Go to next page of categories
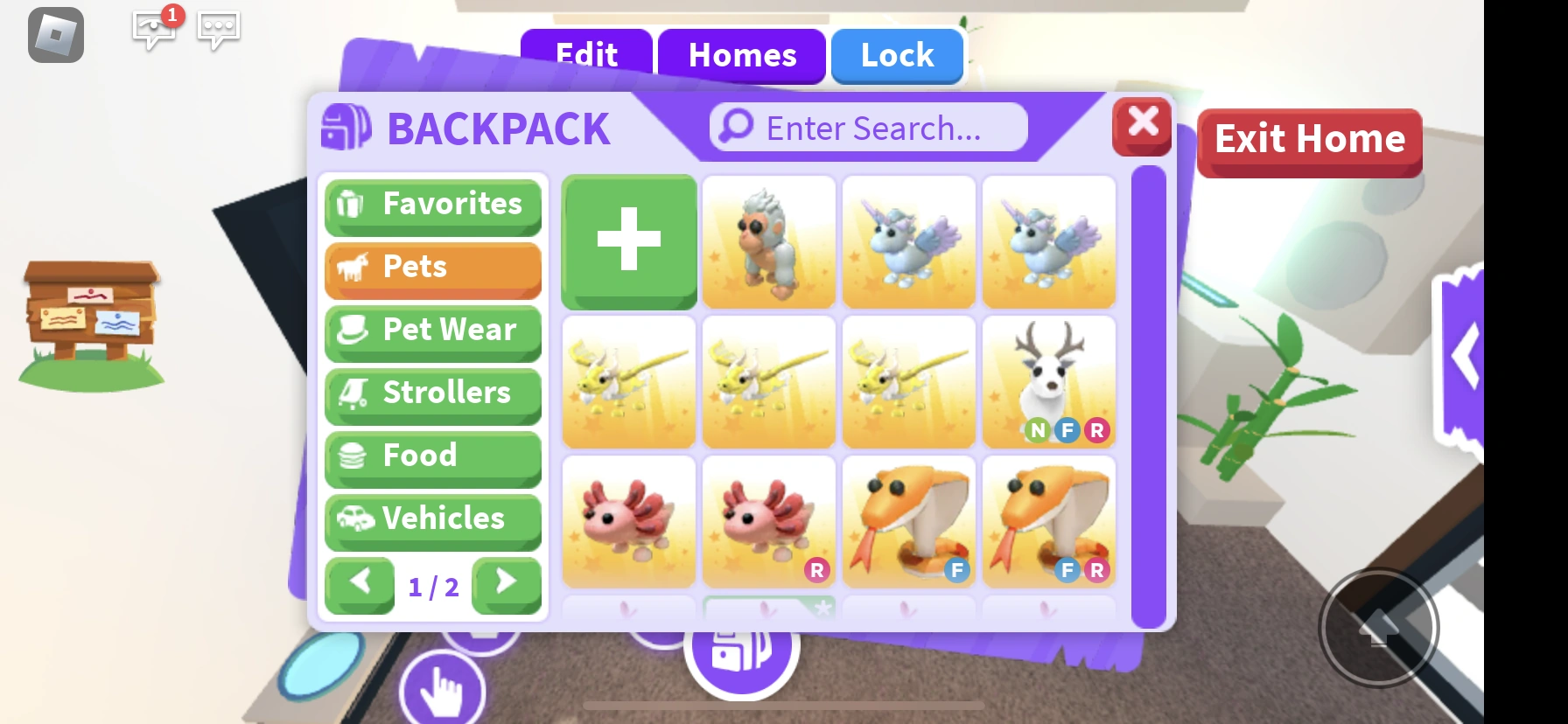The height and width of the screenshot is (724, 1568). [x=506, y=585]
